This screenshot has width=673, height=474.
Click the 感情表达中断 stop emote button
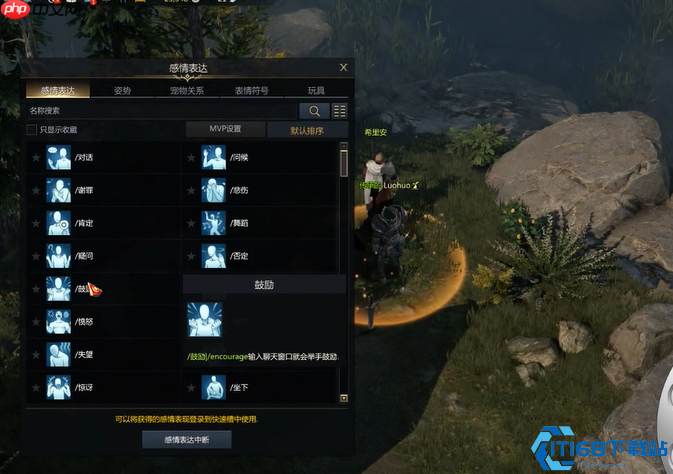[186, 440]
